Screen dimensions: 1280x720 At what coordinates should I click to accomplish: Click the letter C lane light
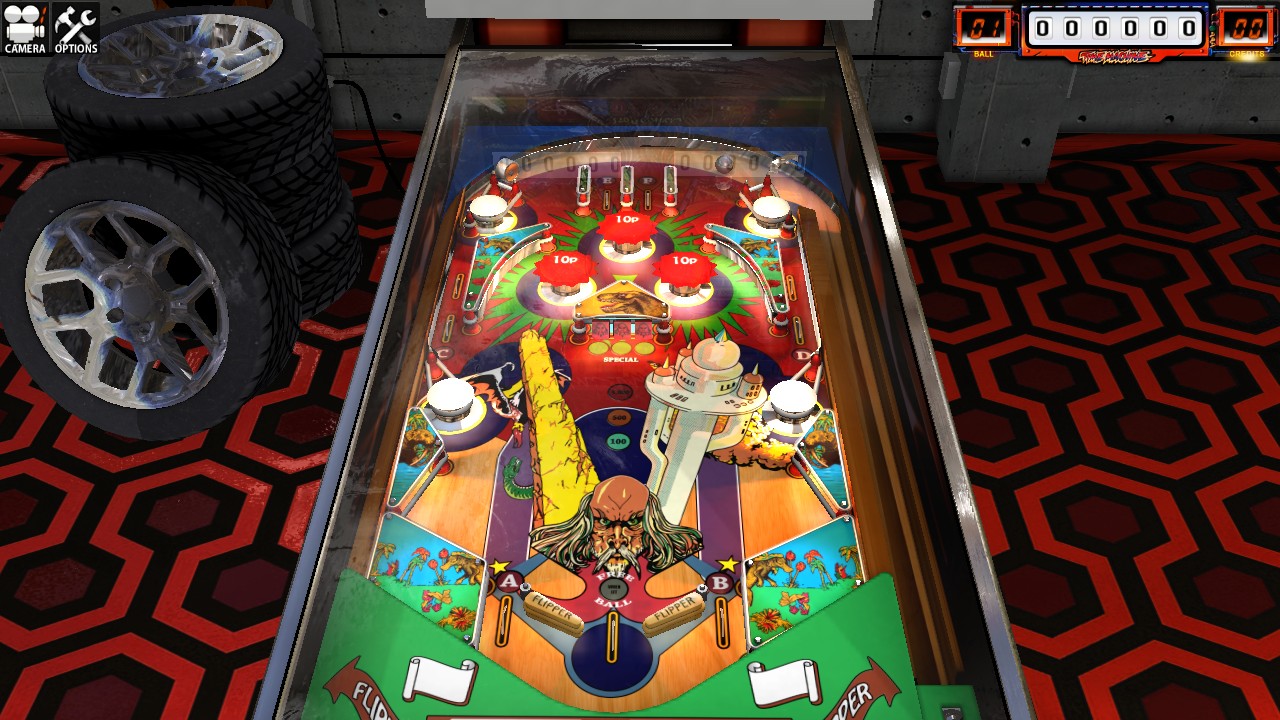click(445, 350)
